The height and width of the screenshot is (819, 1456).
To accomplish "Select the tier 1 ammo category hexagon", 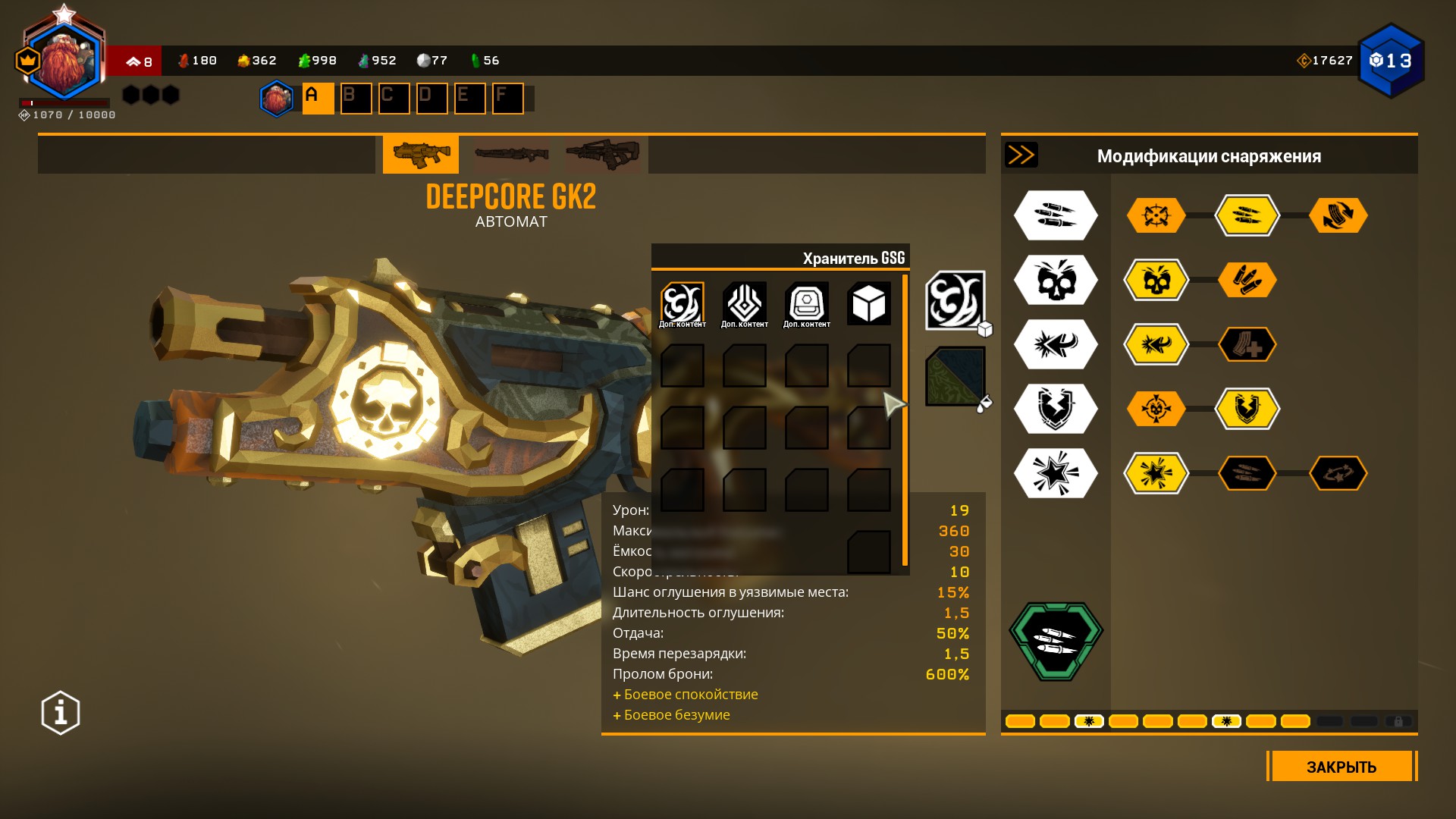I will click(x=1055, y=215).
